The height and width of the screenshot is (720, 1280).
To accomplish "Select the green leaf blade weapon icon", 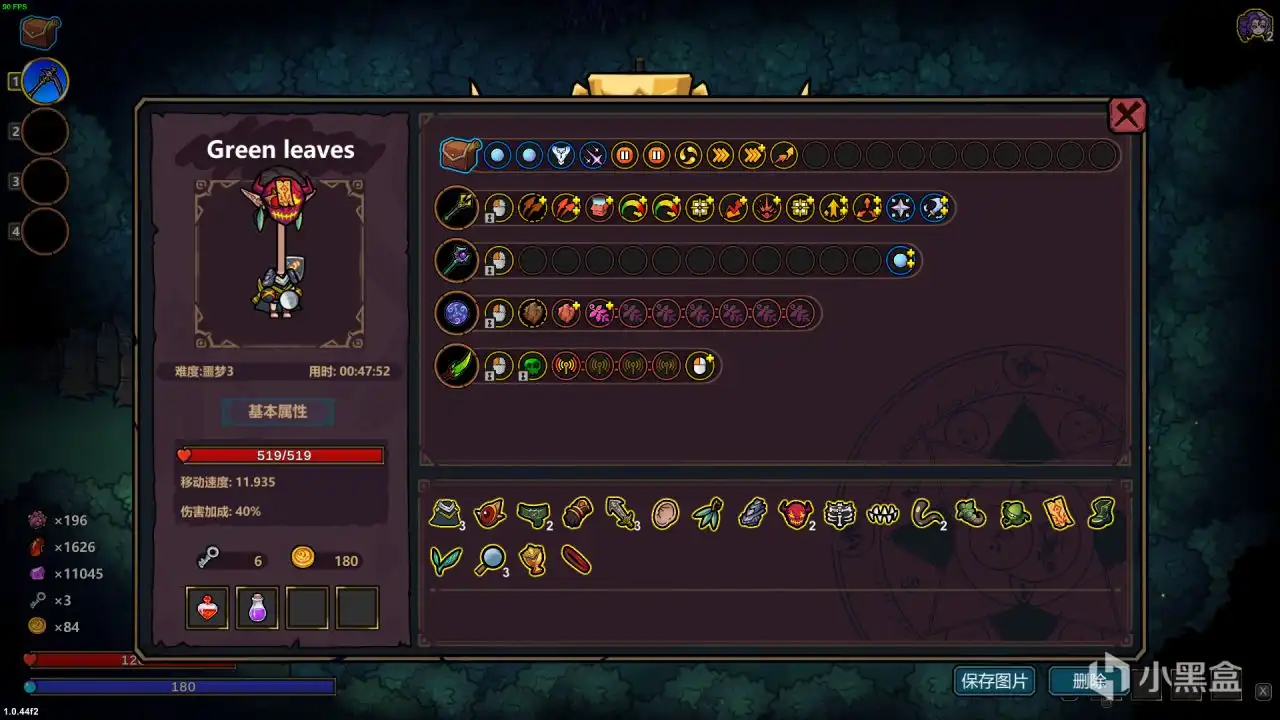I will point(456,365).
